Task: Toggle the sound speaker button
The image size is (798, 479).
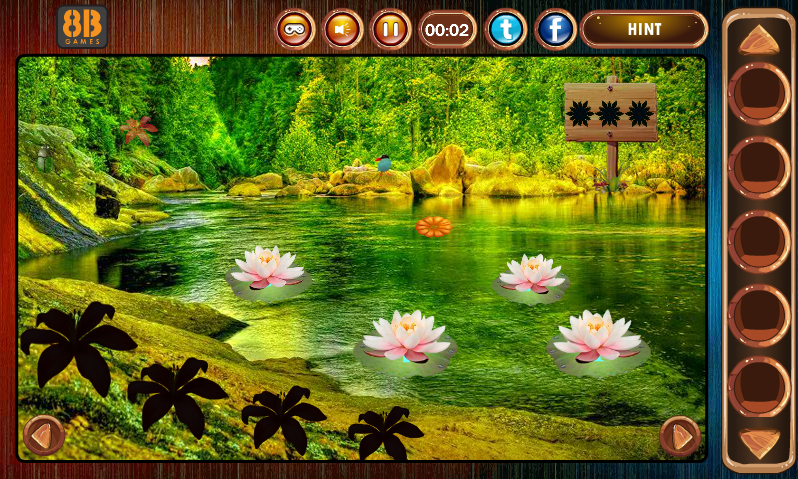Action: click(343, 29)
